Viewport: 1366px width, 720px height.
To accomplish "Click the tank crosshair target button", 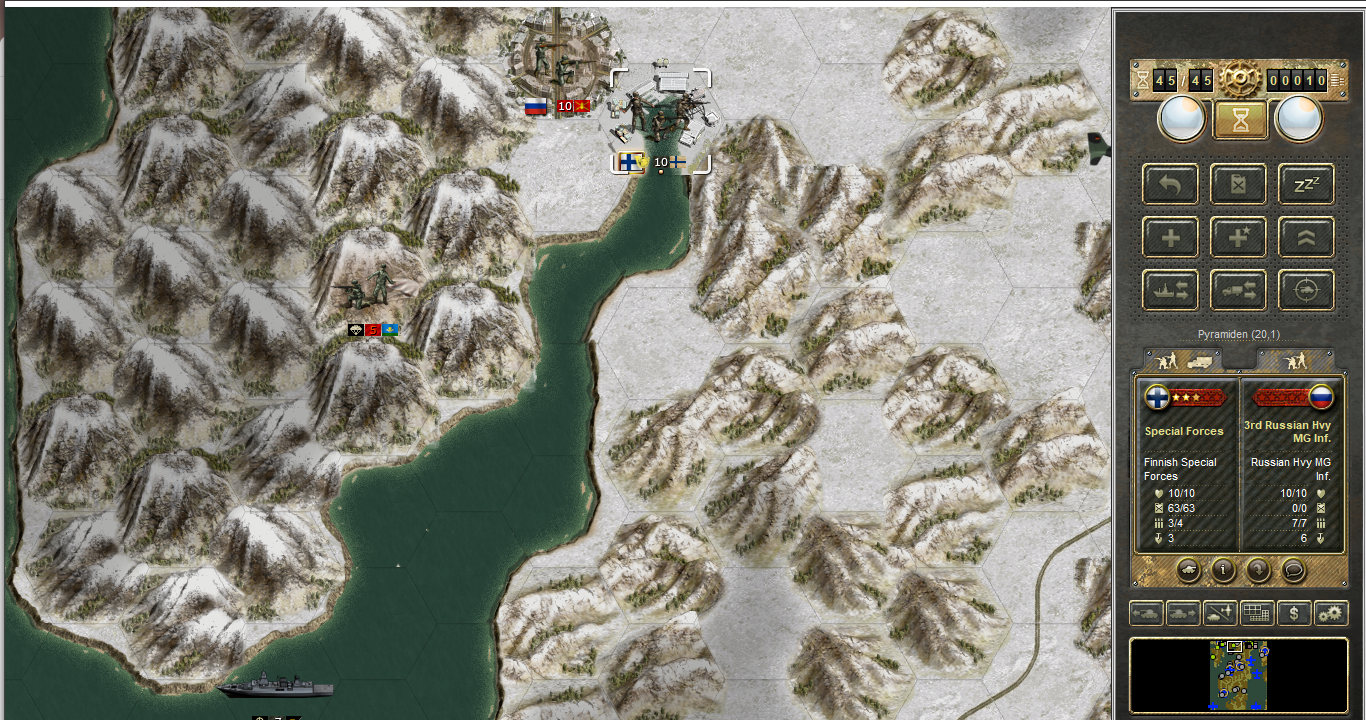I will 1306,290.
